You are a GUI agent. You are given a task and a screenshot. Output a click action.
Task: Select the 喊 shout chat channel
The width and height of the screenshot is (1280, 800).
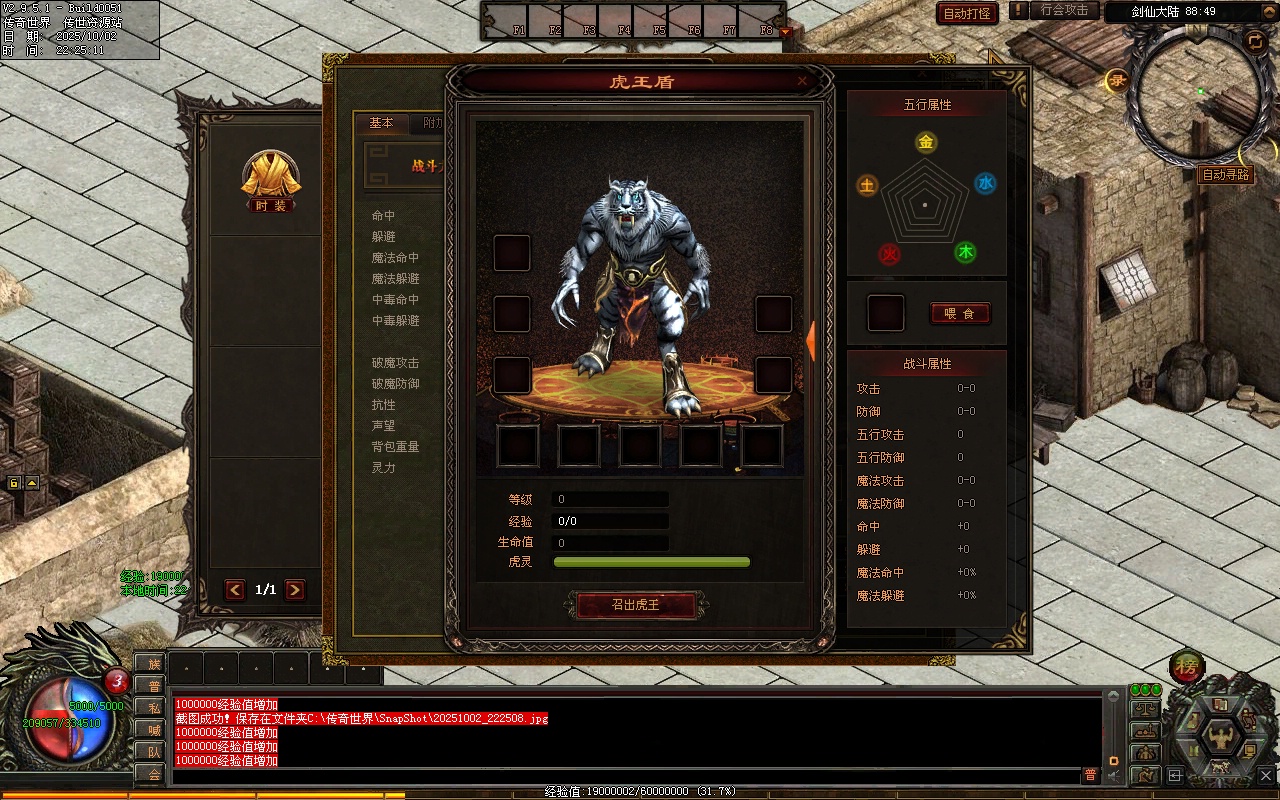coord(153,730)
